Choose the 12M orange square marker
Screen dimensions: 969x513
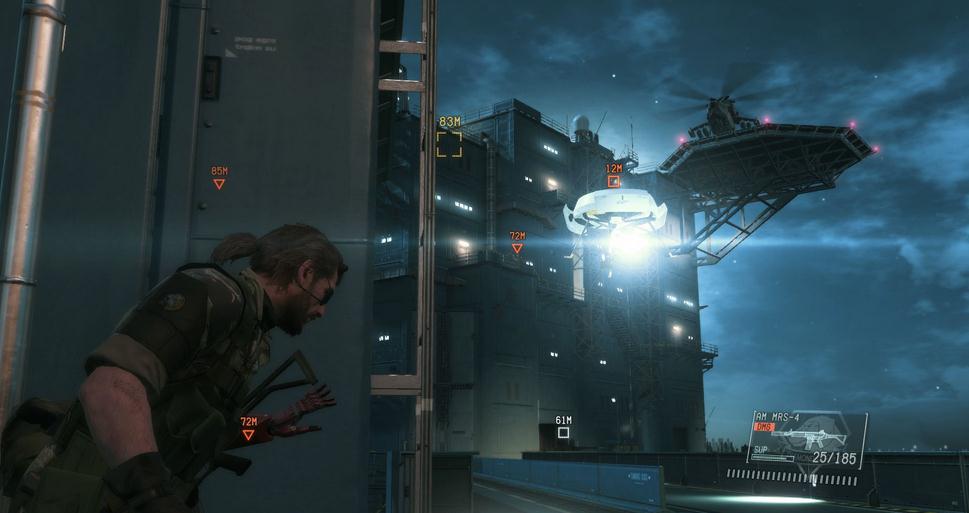tap(614, 181)
